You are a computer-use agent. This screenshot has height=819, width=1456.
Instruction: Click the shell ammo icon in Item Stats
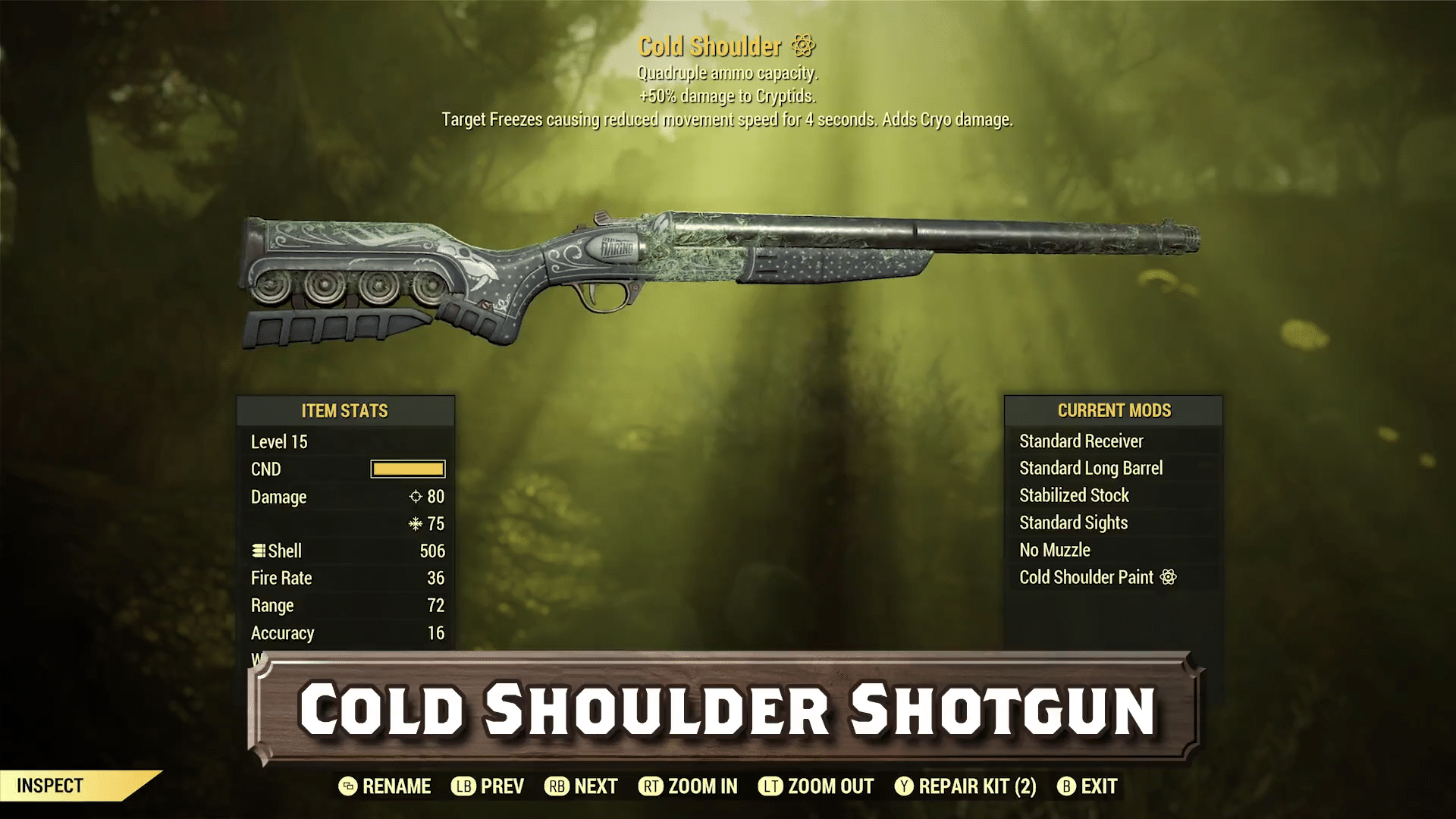tap(259, 551)
